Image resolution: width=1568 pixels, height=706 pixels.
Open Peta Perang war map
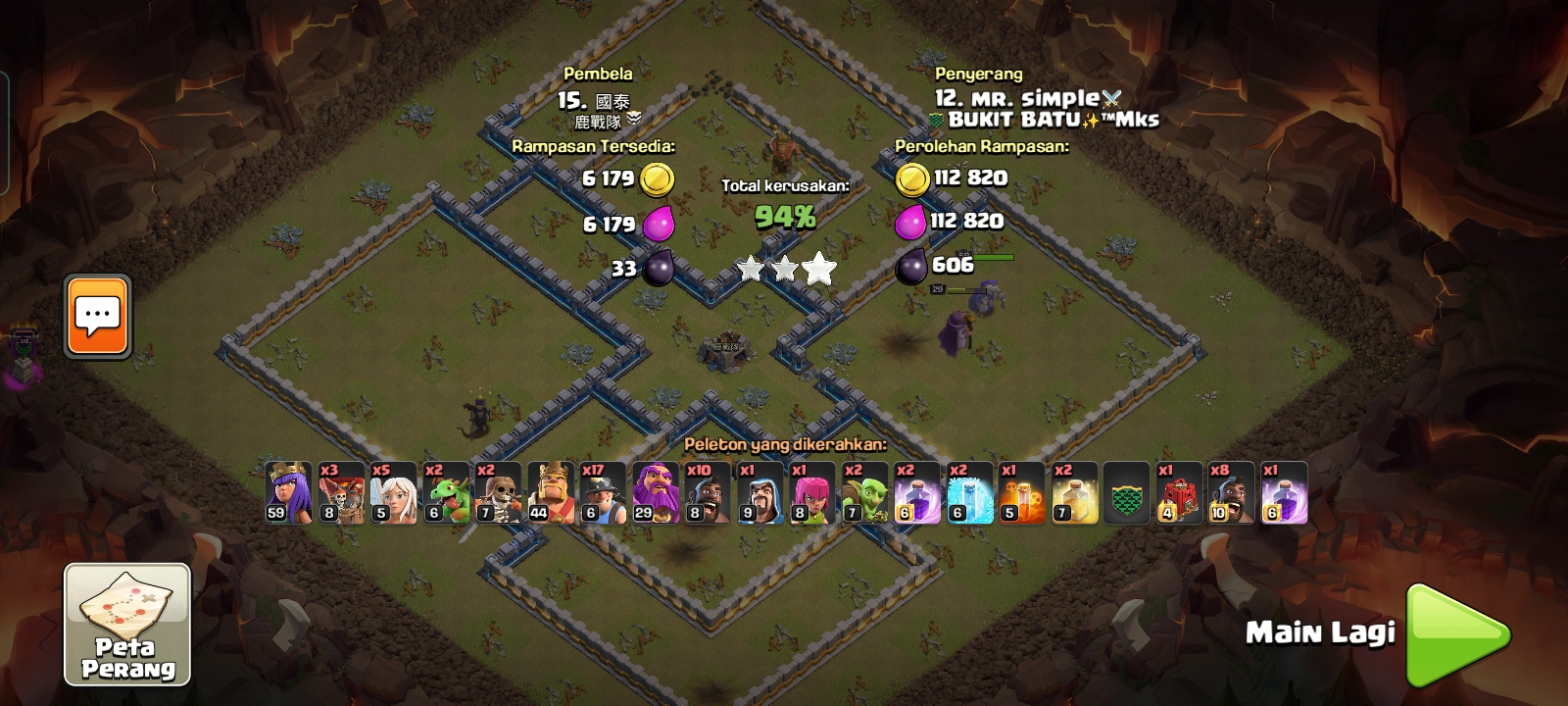[127, 625]
